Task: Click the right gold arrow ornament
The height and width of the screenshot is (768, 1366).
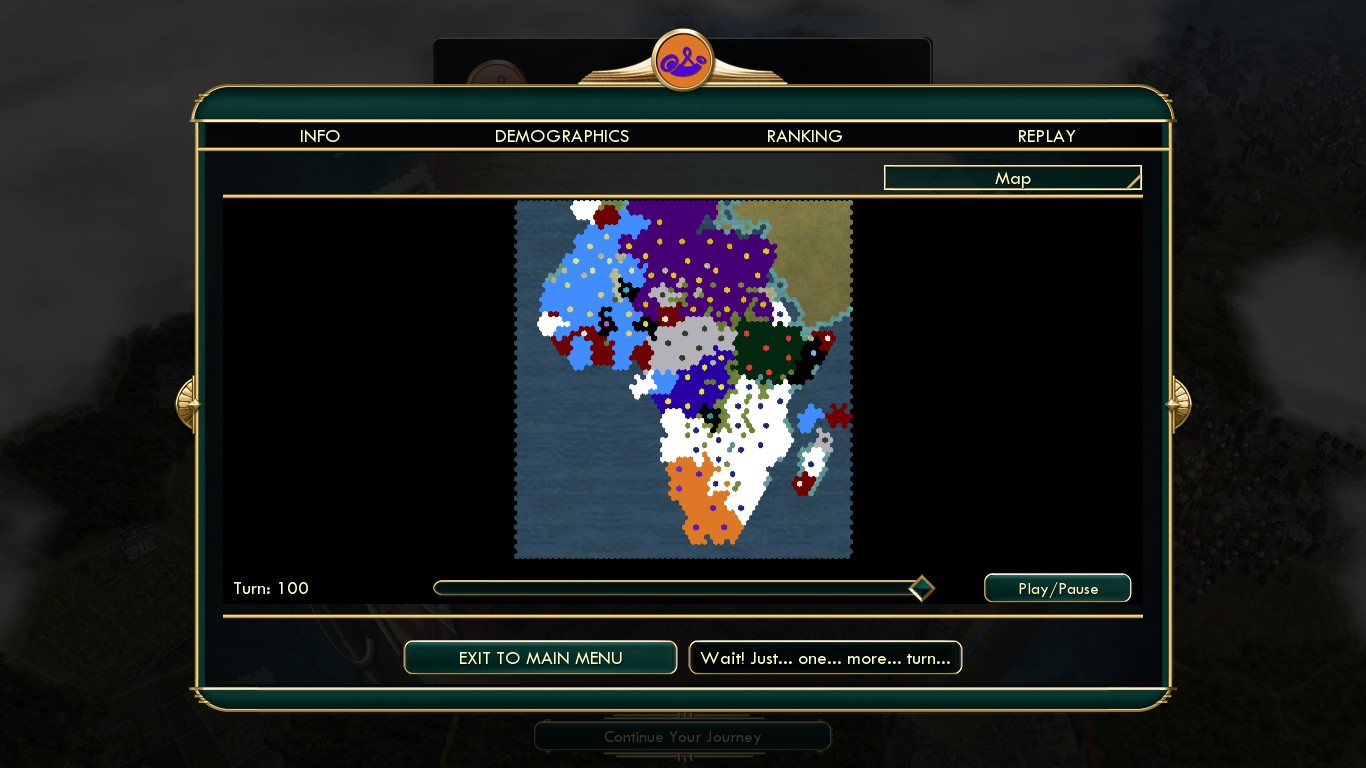Action: point(1179,403)
